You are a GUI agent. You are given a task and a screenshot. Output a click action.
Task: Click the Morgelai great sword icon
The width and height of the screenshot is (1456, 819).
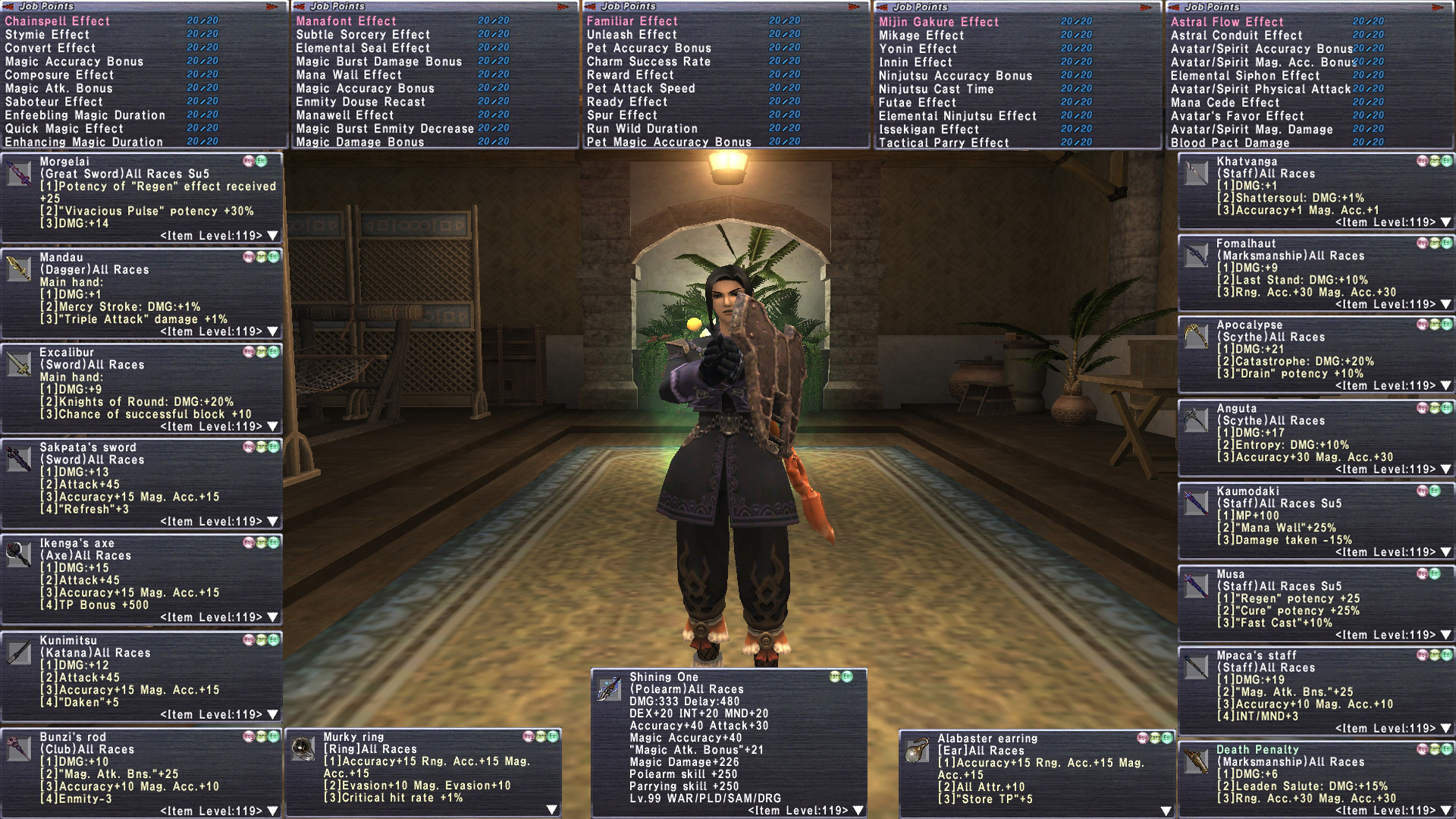coord(18,173)
